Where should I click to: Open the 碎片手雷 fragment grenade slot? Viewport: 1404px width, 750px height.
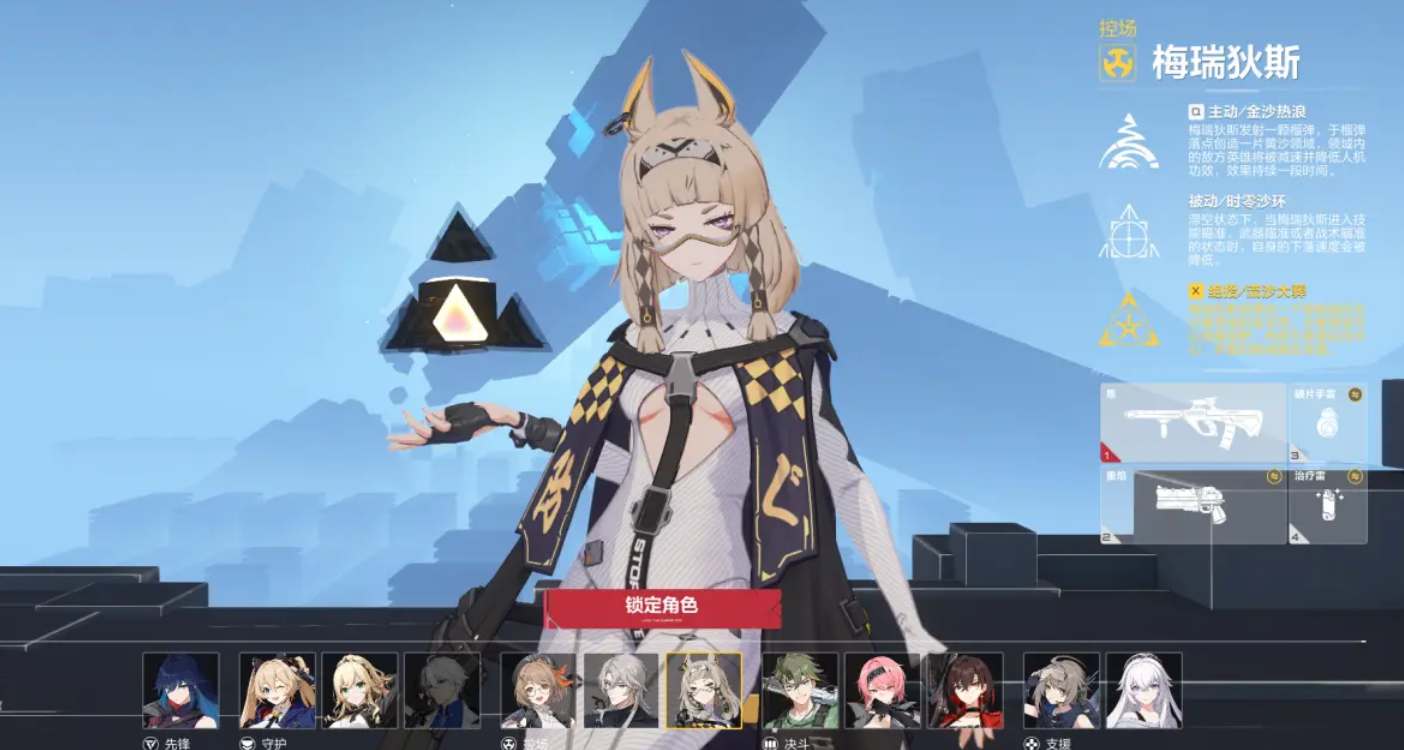(1328, 423)
